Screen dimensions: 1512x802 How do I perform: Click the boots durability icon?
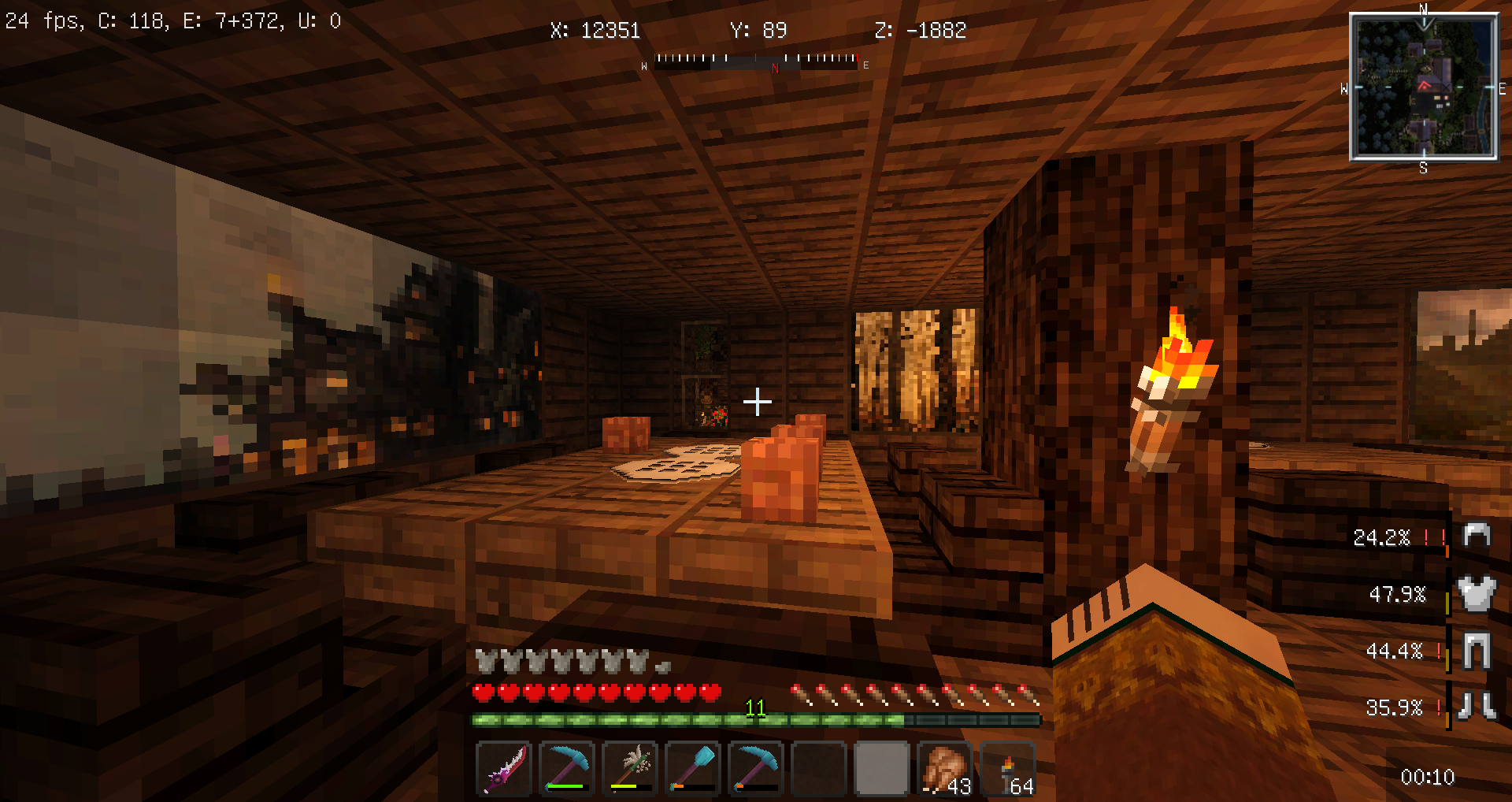pyautogui.click(x=1477, y=707)
